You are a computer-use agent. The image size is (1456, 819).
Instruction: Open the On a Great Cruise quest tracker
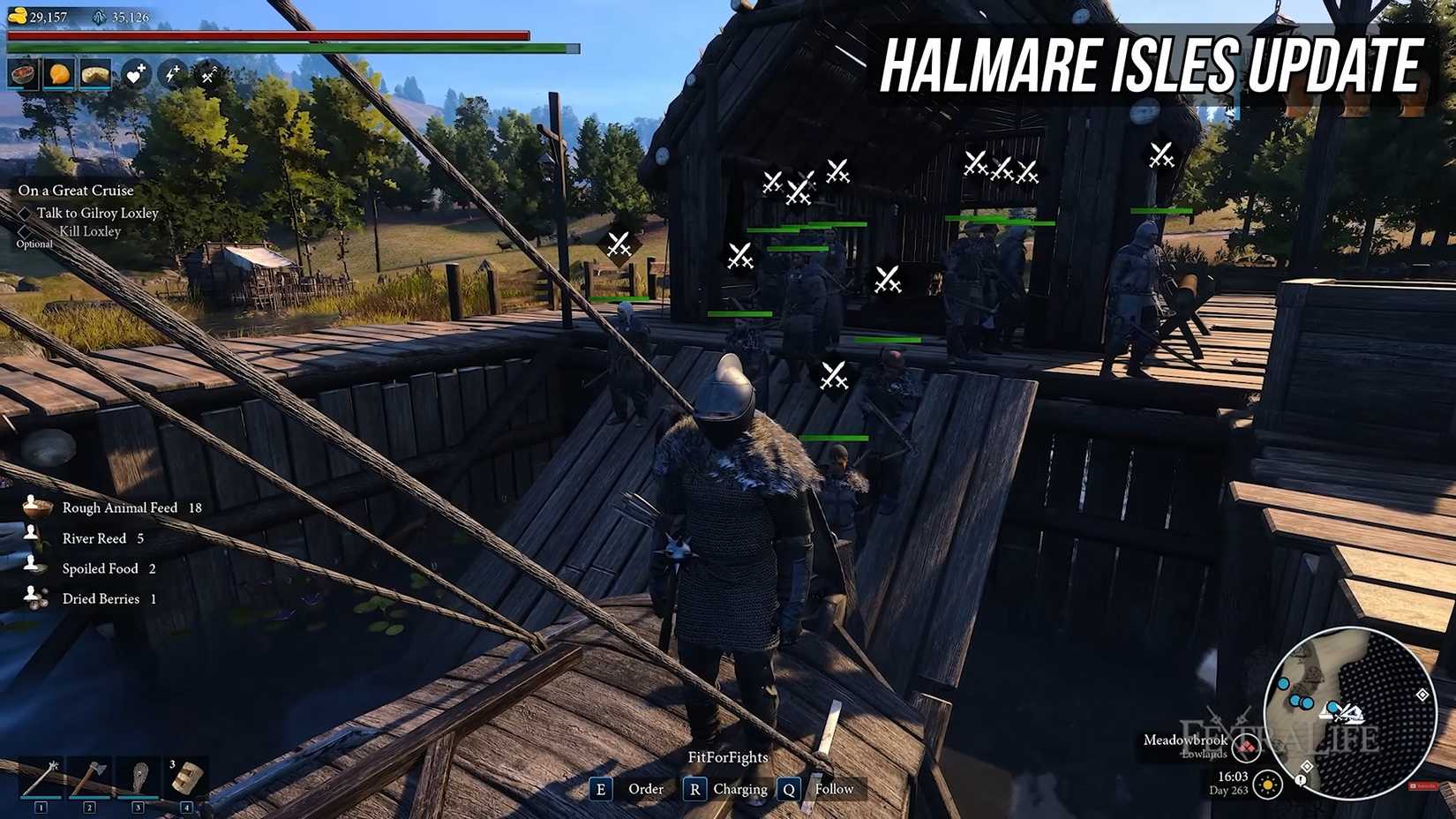pos(76,190)
